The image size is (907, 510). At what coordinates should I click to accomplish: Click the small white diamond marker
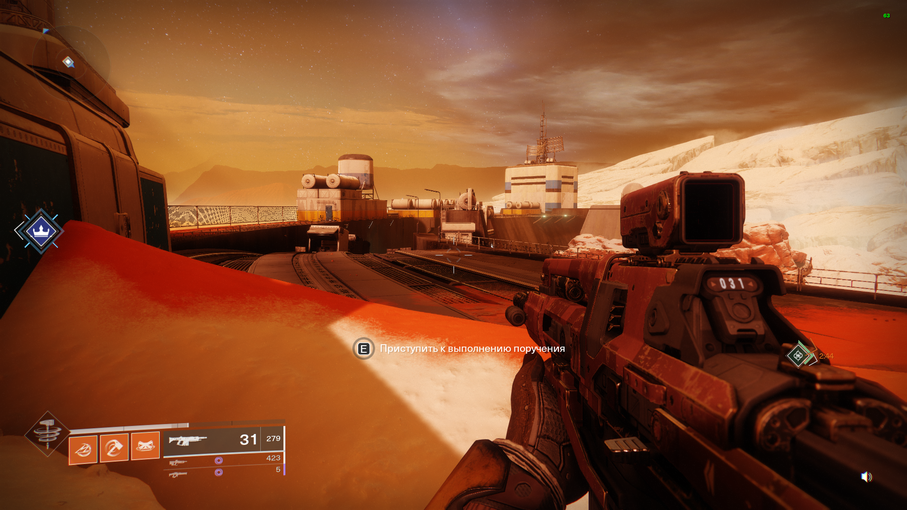(68, 62)
